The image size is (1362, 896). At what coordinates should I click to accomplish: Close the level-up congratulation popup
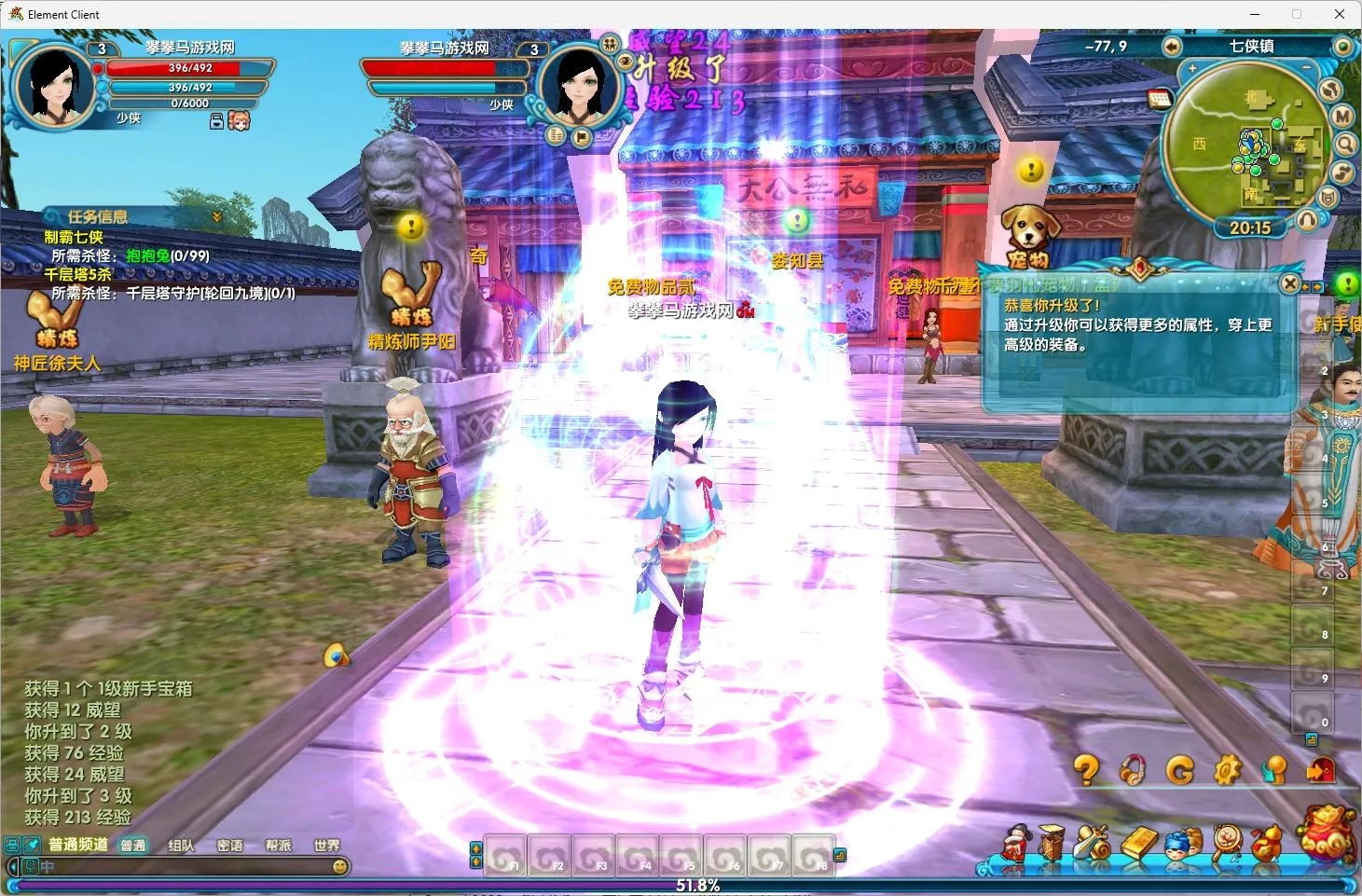coord(1289,283)
